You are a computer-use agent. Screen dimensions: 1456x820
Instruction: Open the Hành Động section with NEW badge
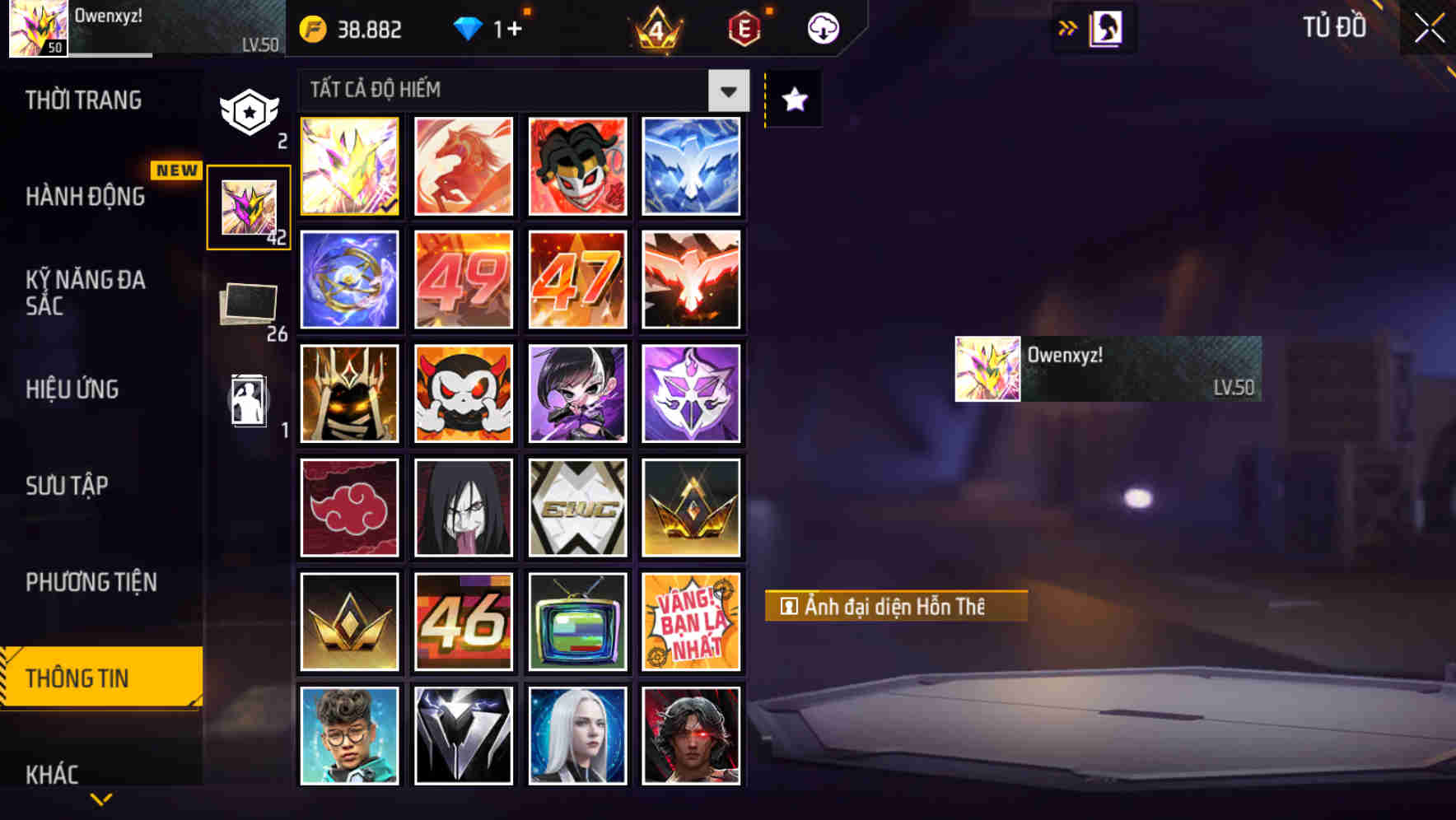pyautogui.click(x=86, y=197)
